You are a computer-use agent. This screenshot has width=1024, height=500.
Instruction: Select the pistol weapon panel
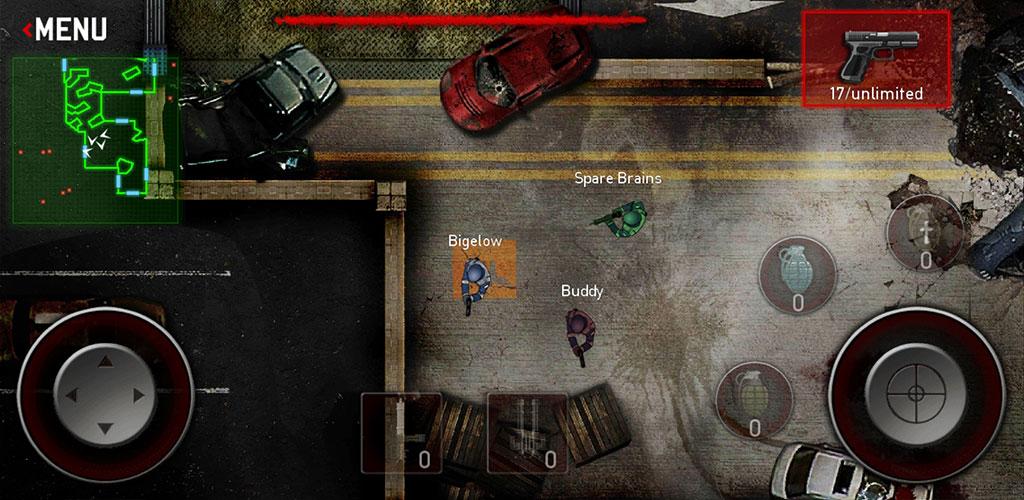click(876, 59)
